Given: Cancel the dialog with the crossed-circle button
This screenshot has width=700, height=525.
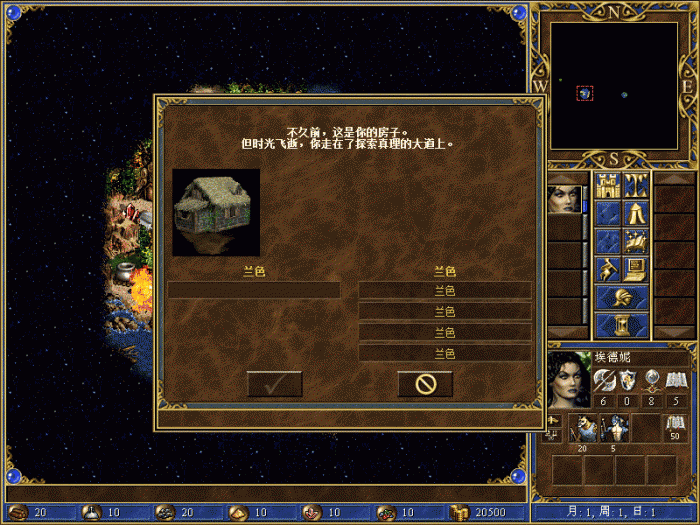Looking at the screenshot, I should 425,384.
